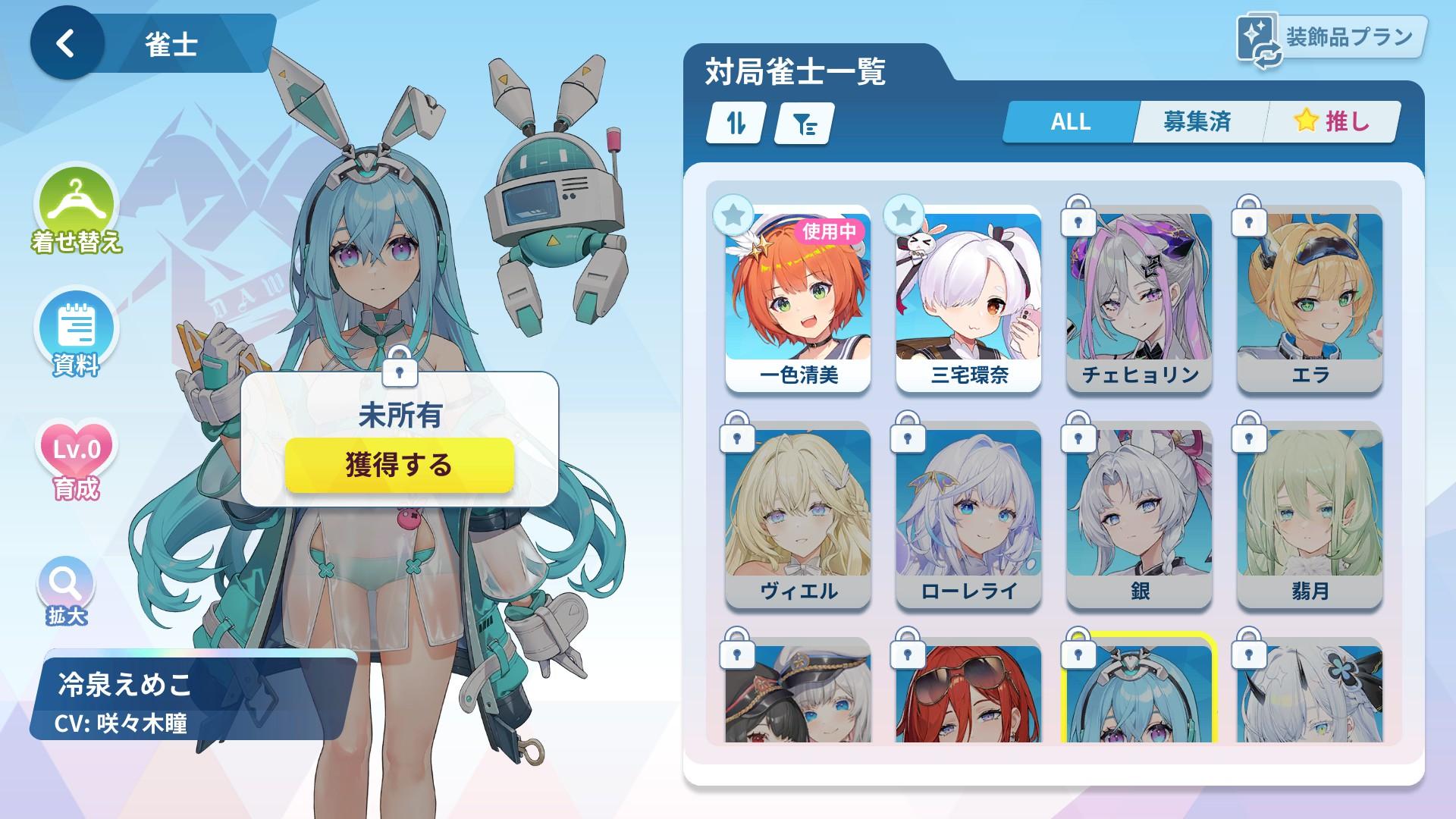Open the sort options icon
This screenshot has width=1456, height=819.
(734, 123)
